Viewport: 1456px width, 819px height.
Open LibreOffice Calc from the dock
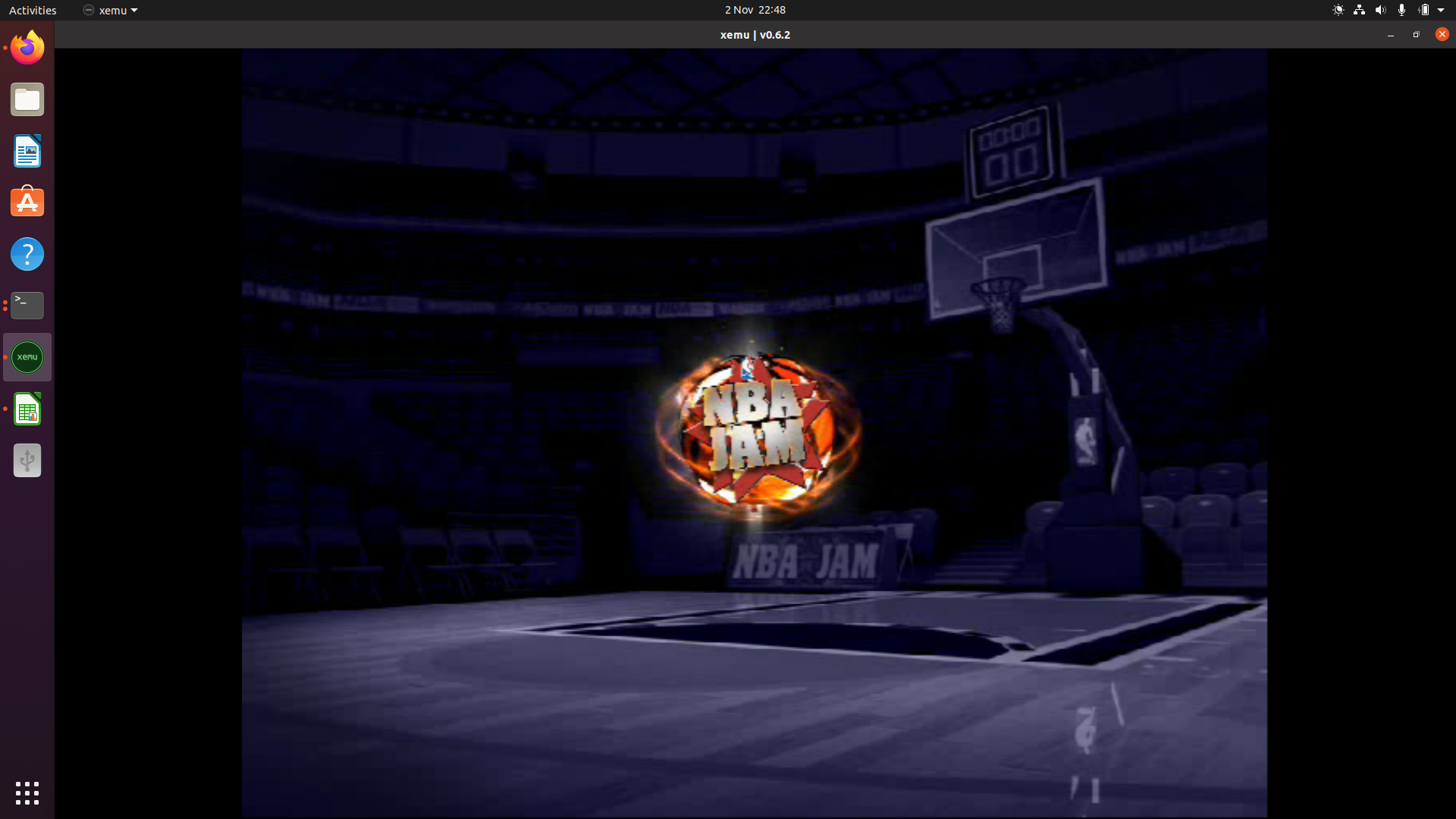pos(27,408)
